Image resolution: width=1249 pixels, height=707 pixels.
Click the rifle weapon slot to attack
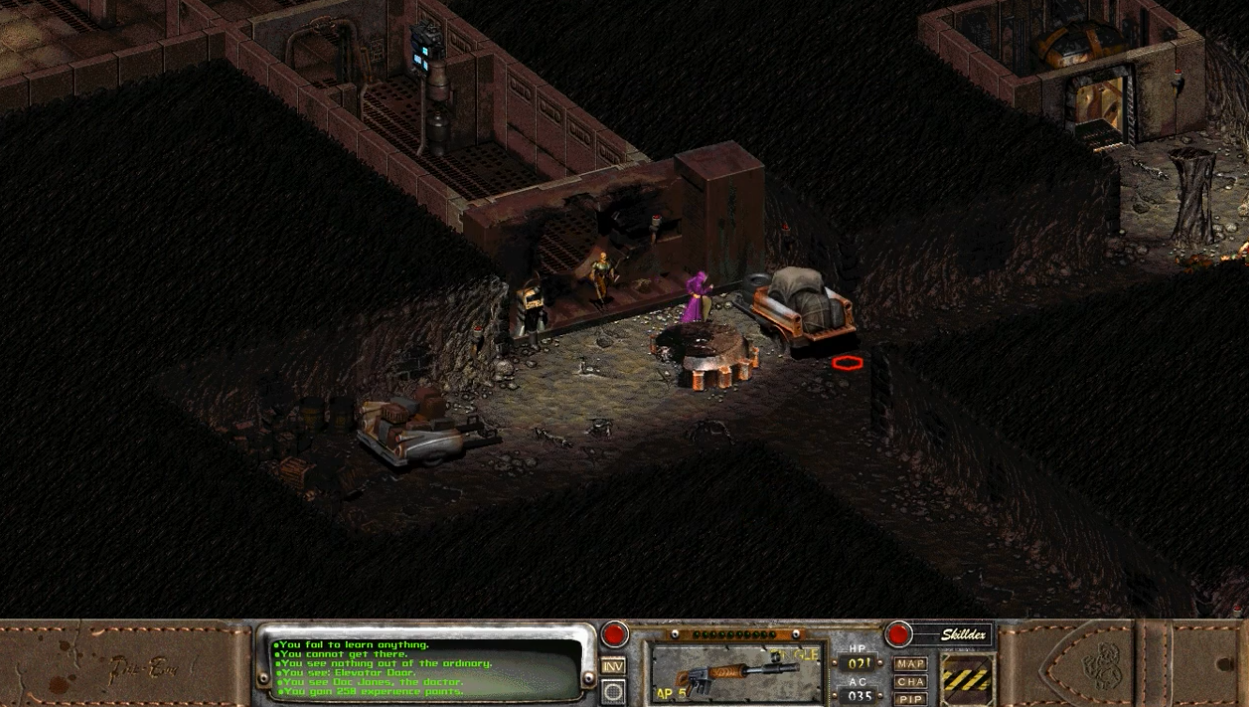(x=736, y=672)
